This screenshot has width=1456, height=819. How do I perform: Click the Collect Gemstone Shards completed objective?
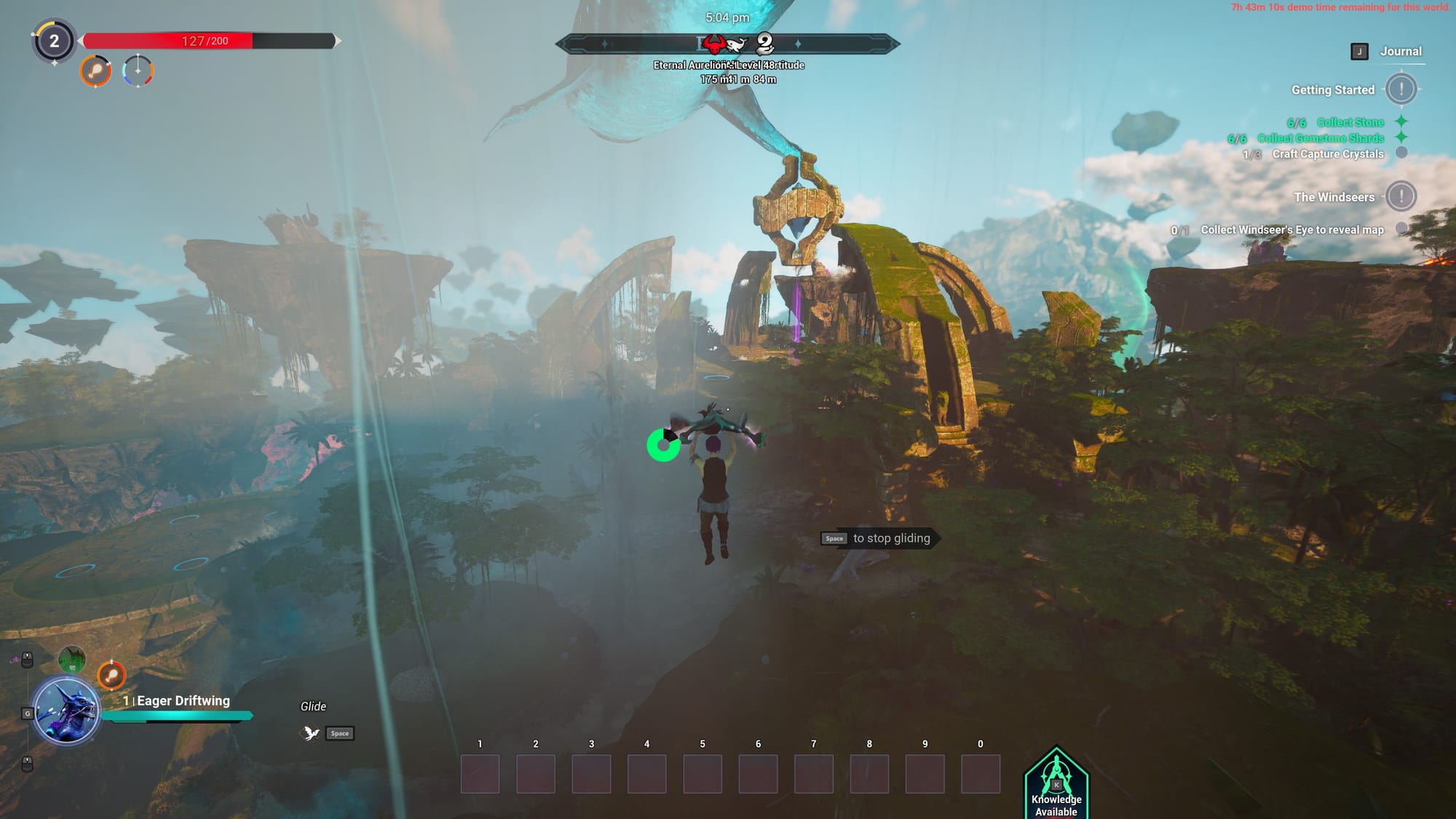tap(1320, 138)
